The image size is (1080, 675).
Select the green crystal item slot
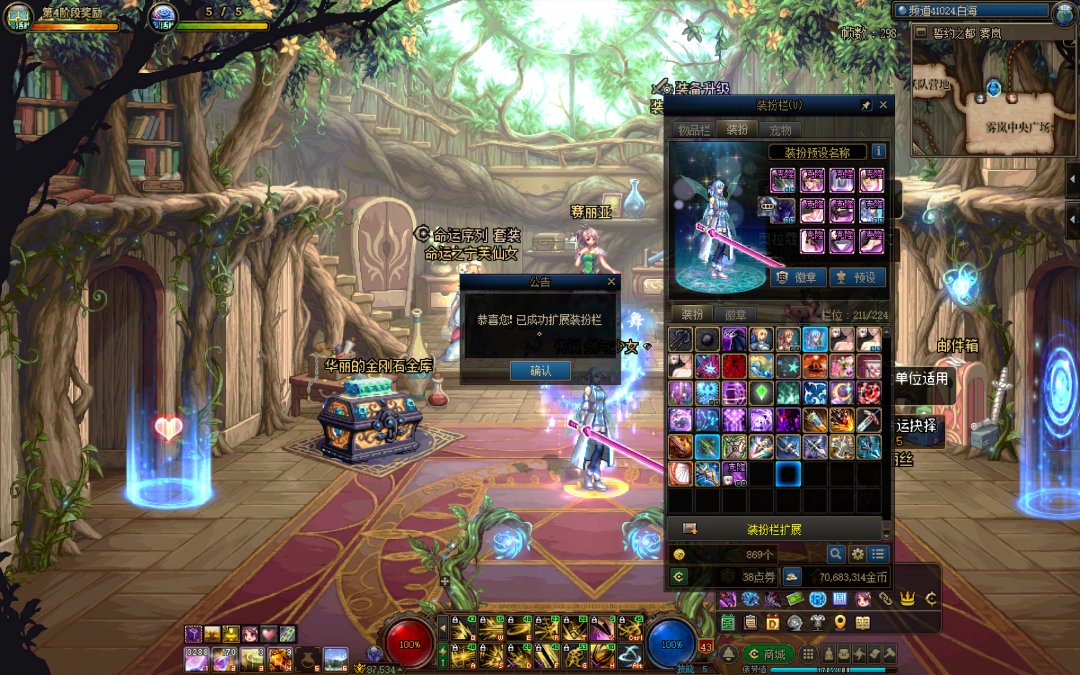tap(762, 393)
